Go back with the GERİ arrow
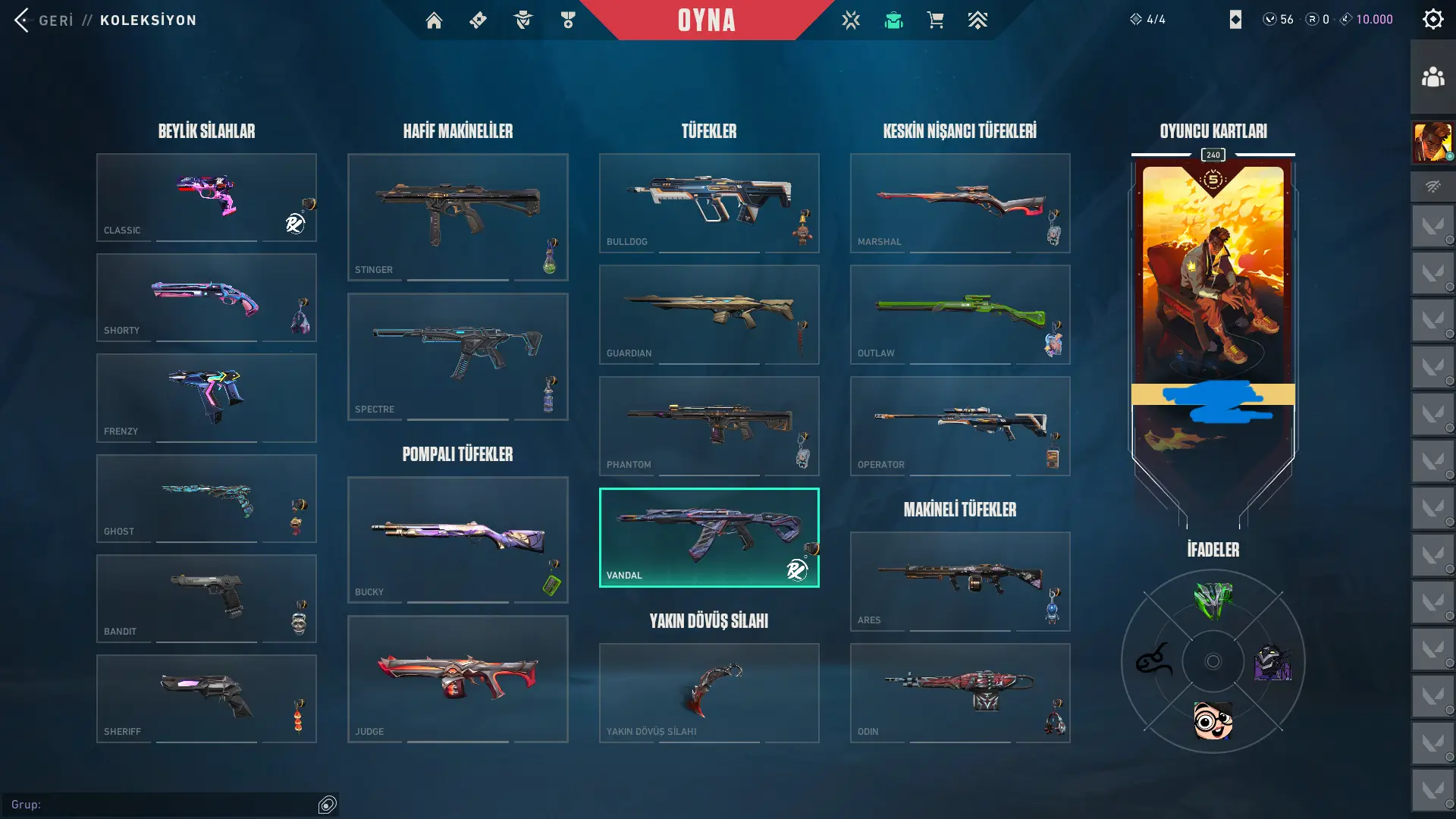 coord(23,20)
